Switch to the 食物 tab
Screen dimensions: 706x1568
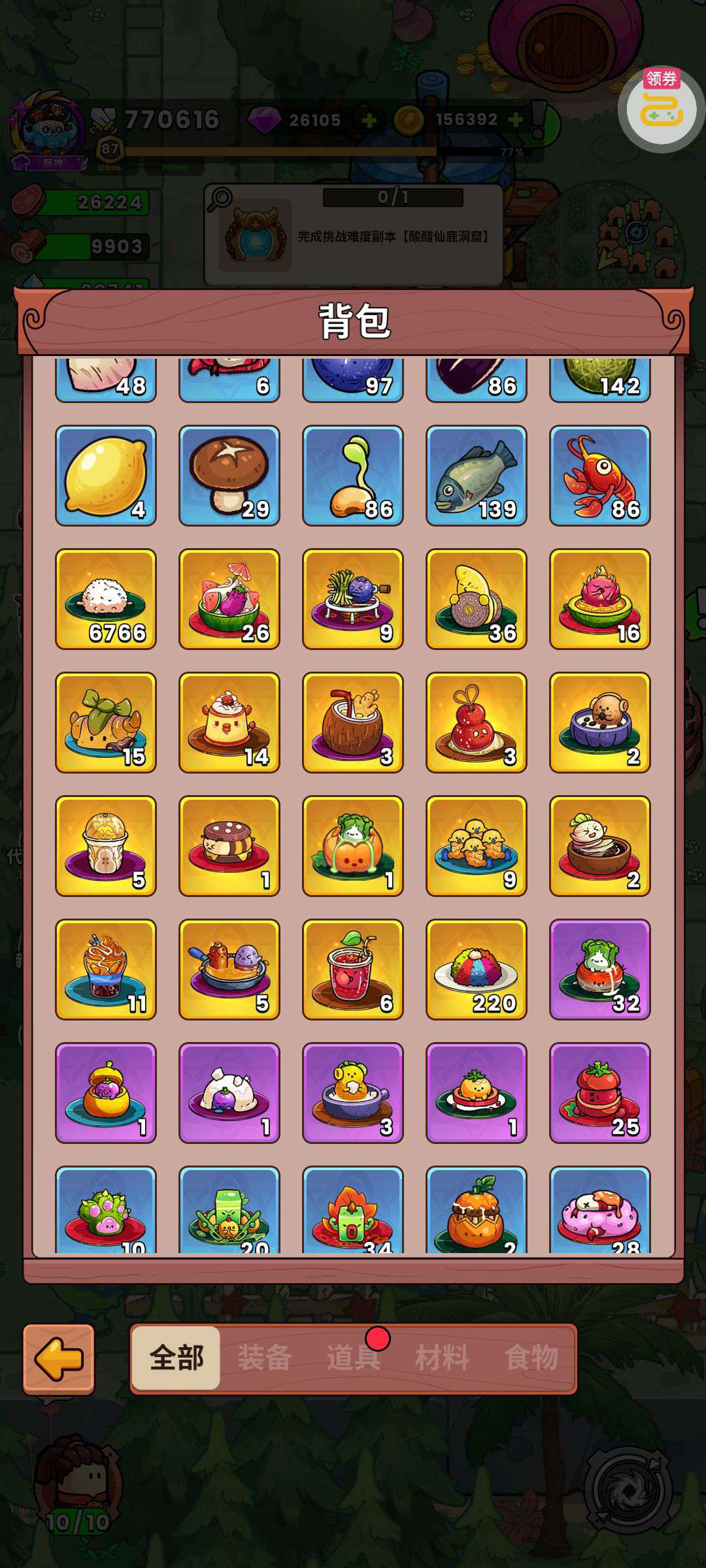tap(531, 1358)
